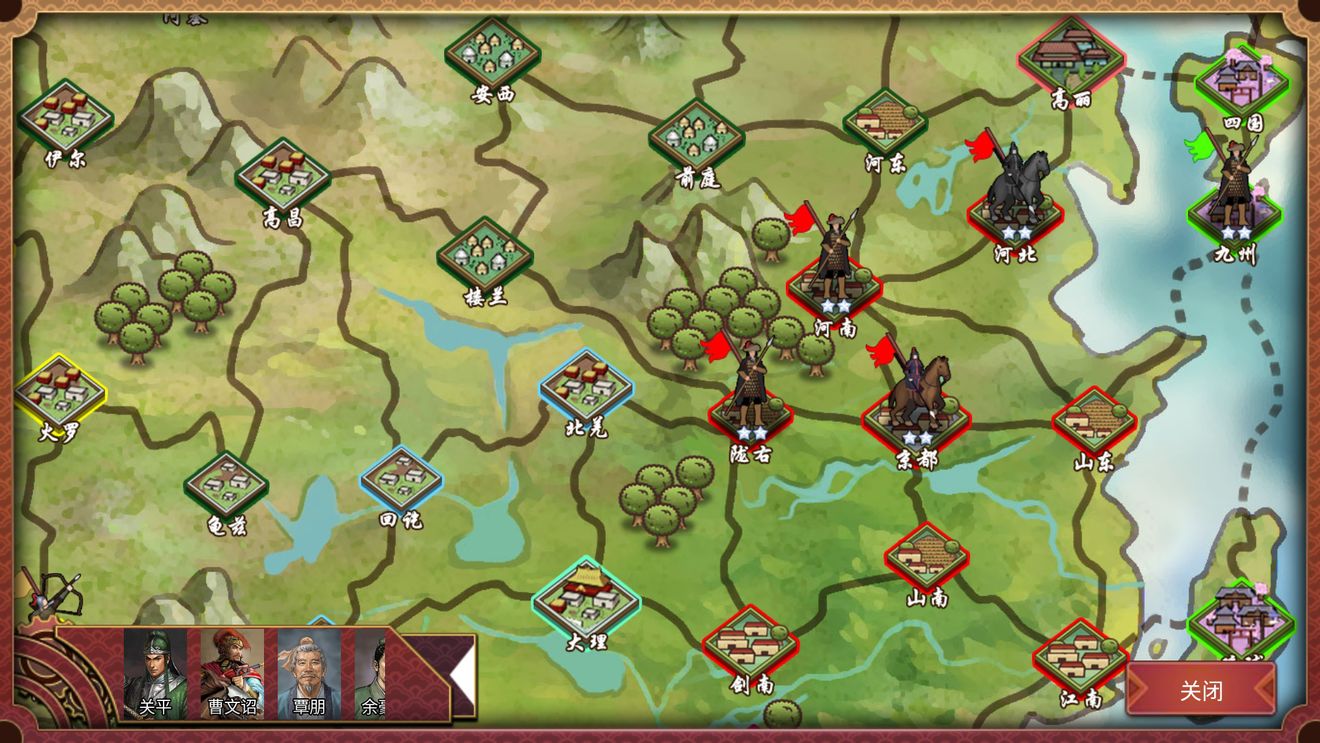Select the 安西 city marker

(x=492, y=52)
